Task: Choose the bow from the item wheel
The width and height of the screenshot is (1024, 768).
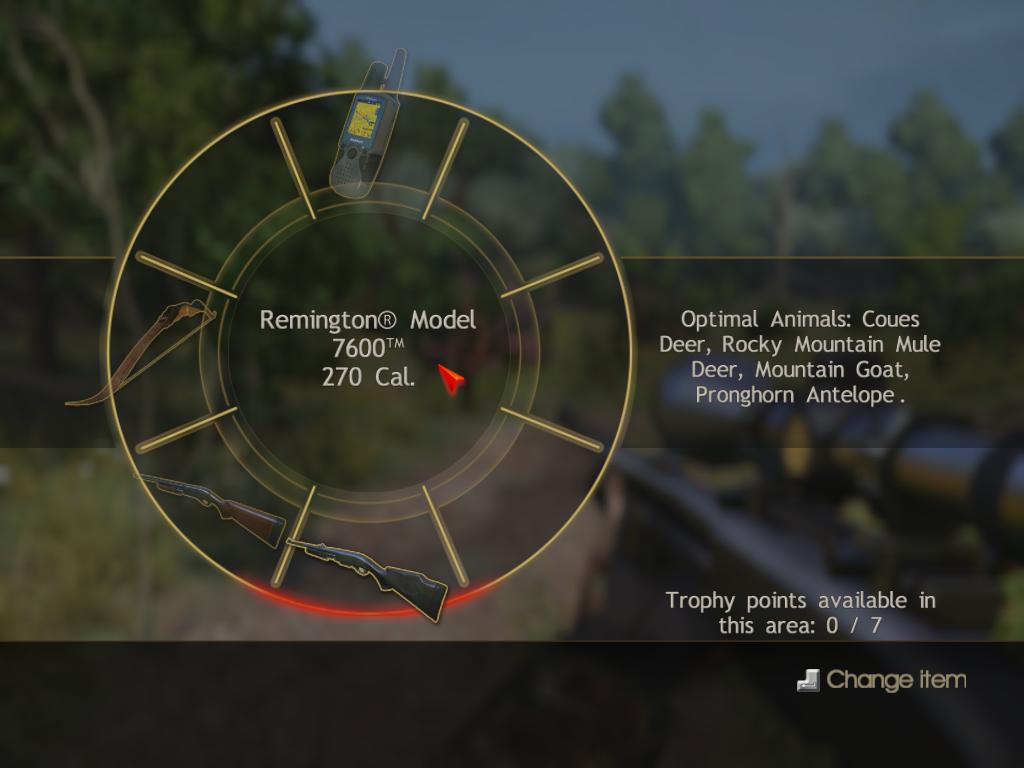Action: 144,352
